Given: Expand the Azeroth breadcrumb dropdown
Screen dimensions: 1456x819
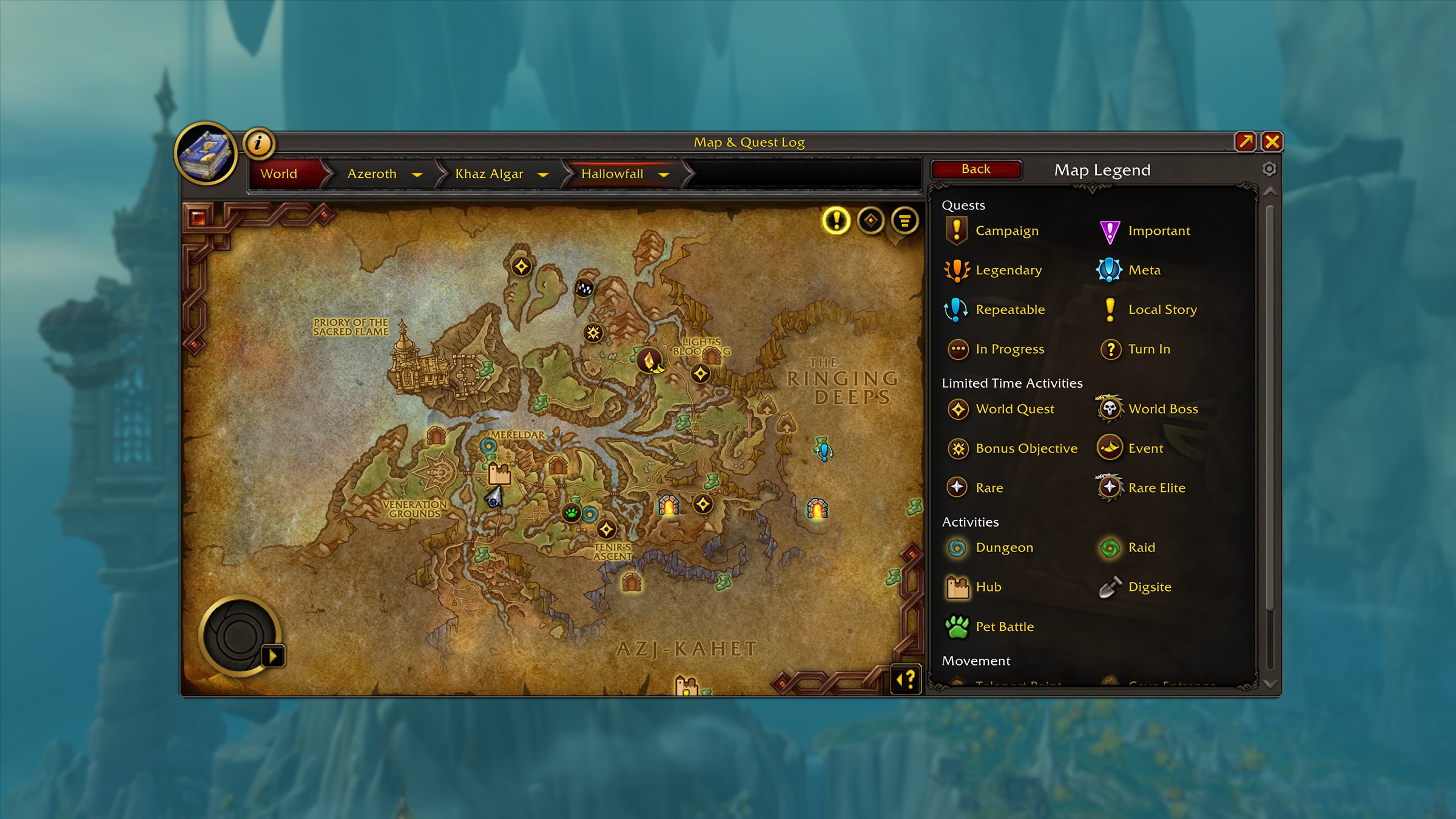Looking at the screenshot, I should point(419,174).
